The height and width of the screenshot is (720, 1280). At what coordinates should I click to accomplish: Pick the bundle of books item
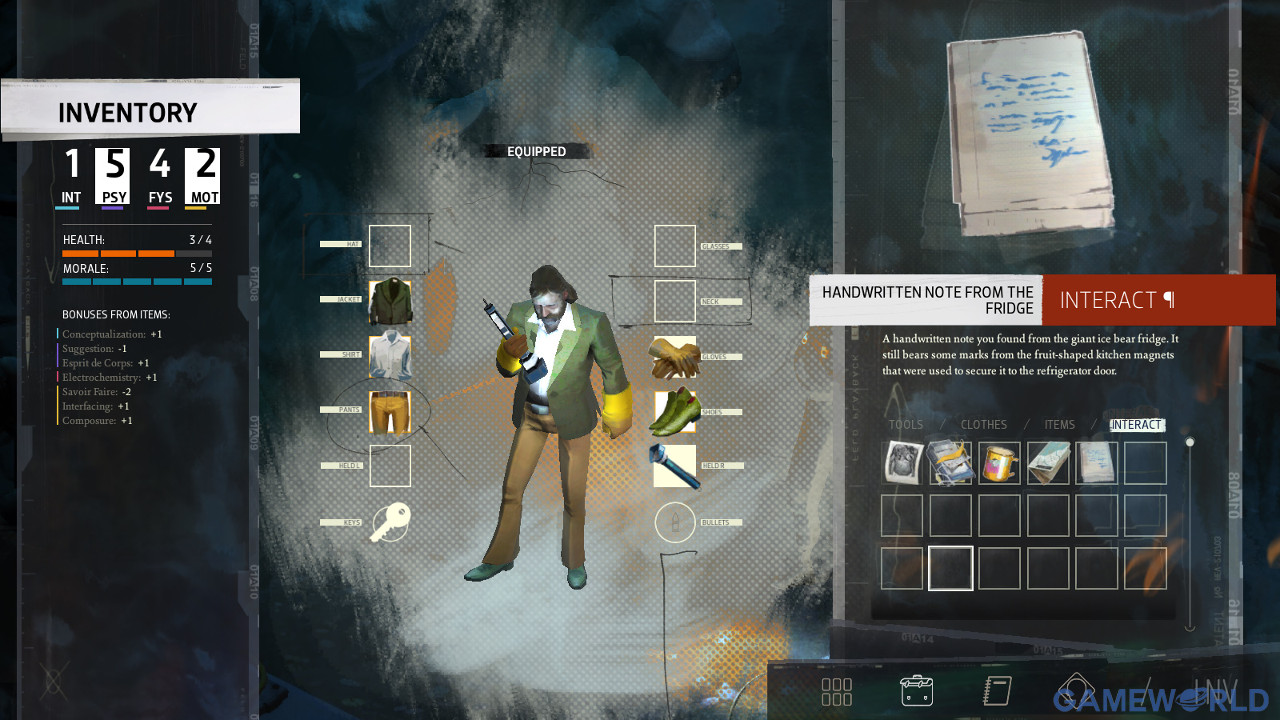(950, 463)
